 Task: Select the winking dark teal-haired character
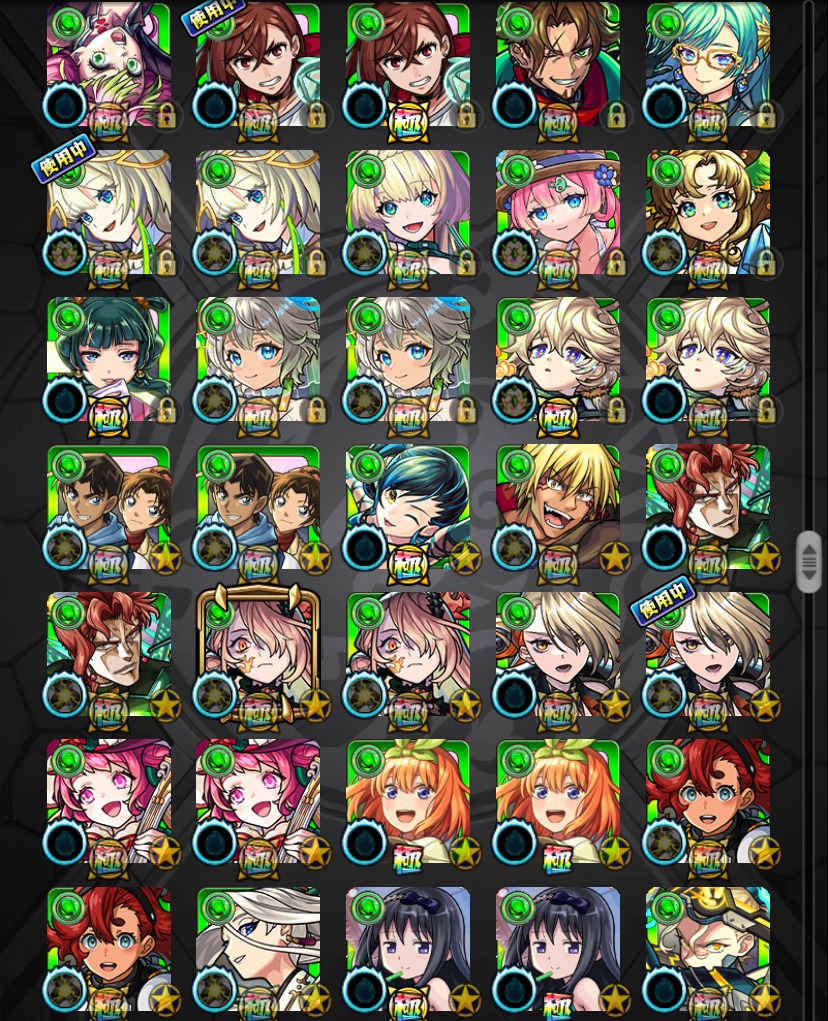(x=408, y=507)
